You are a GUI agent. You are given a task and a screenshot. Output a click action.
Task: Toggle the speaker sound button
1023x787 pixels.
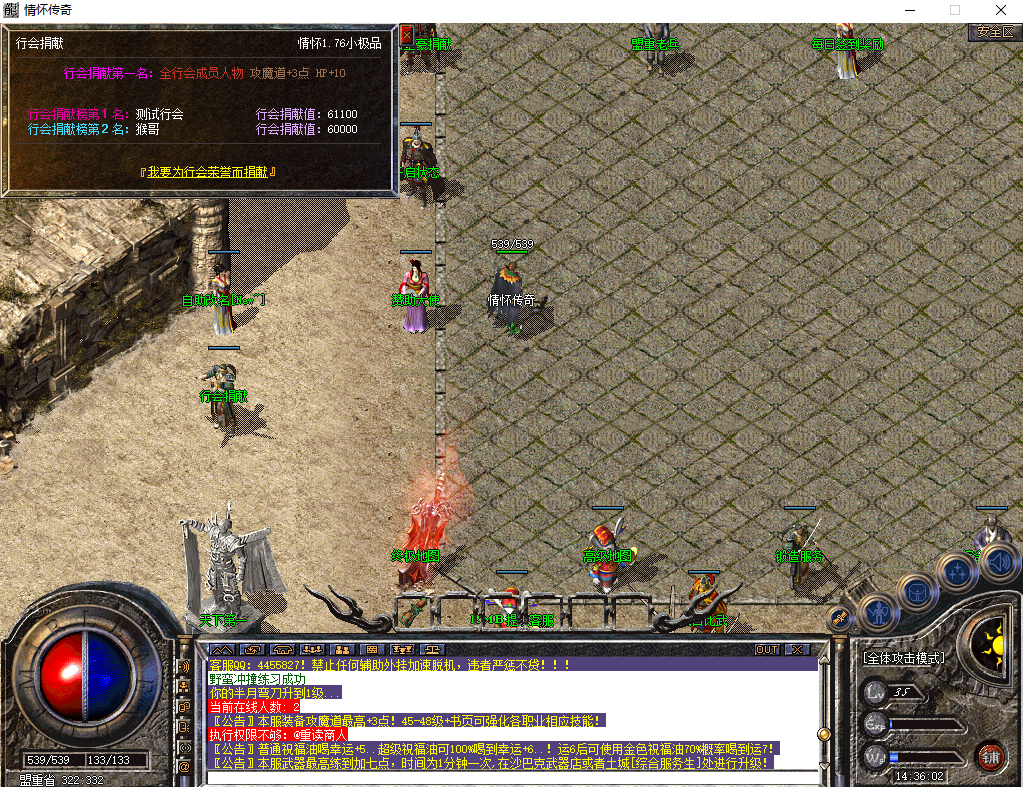997,561
